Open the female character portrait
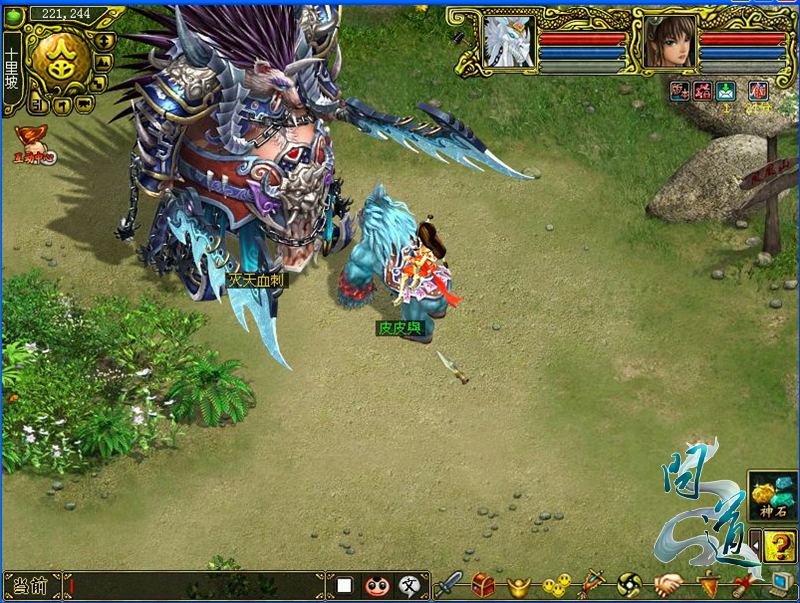The width and height of the screenshot is (800, 603). (669, 42)
